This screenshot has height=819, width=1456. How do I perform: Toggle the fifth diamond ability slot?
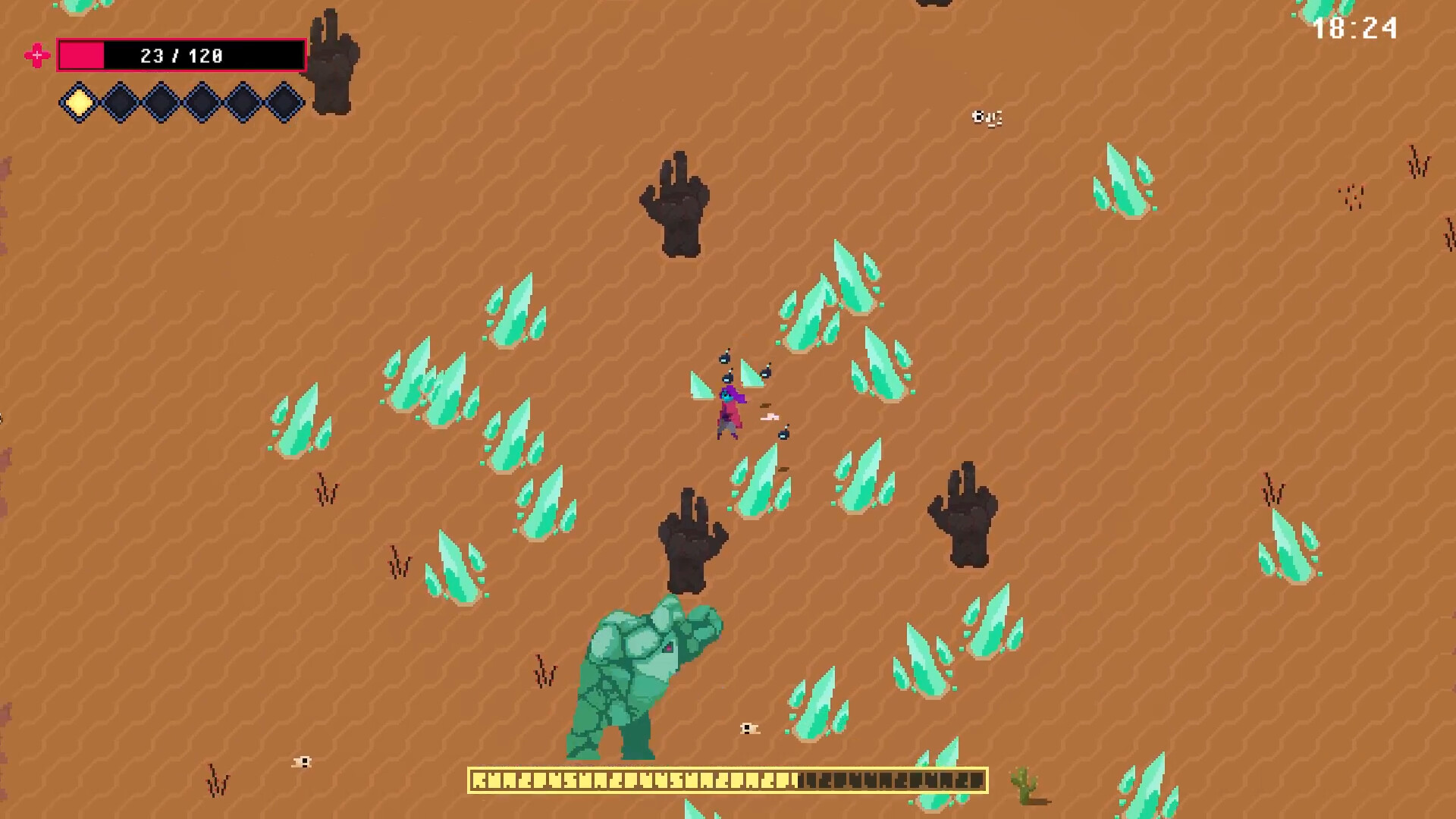[x=243, y=102]
